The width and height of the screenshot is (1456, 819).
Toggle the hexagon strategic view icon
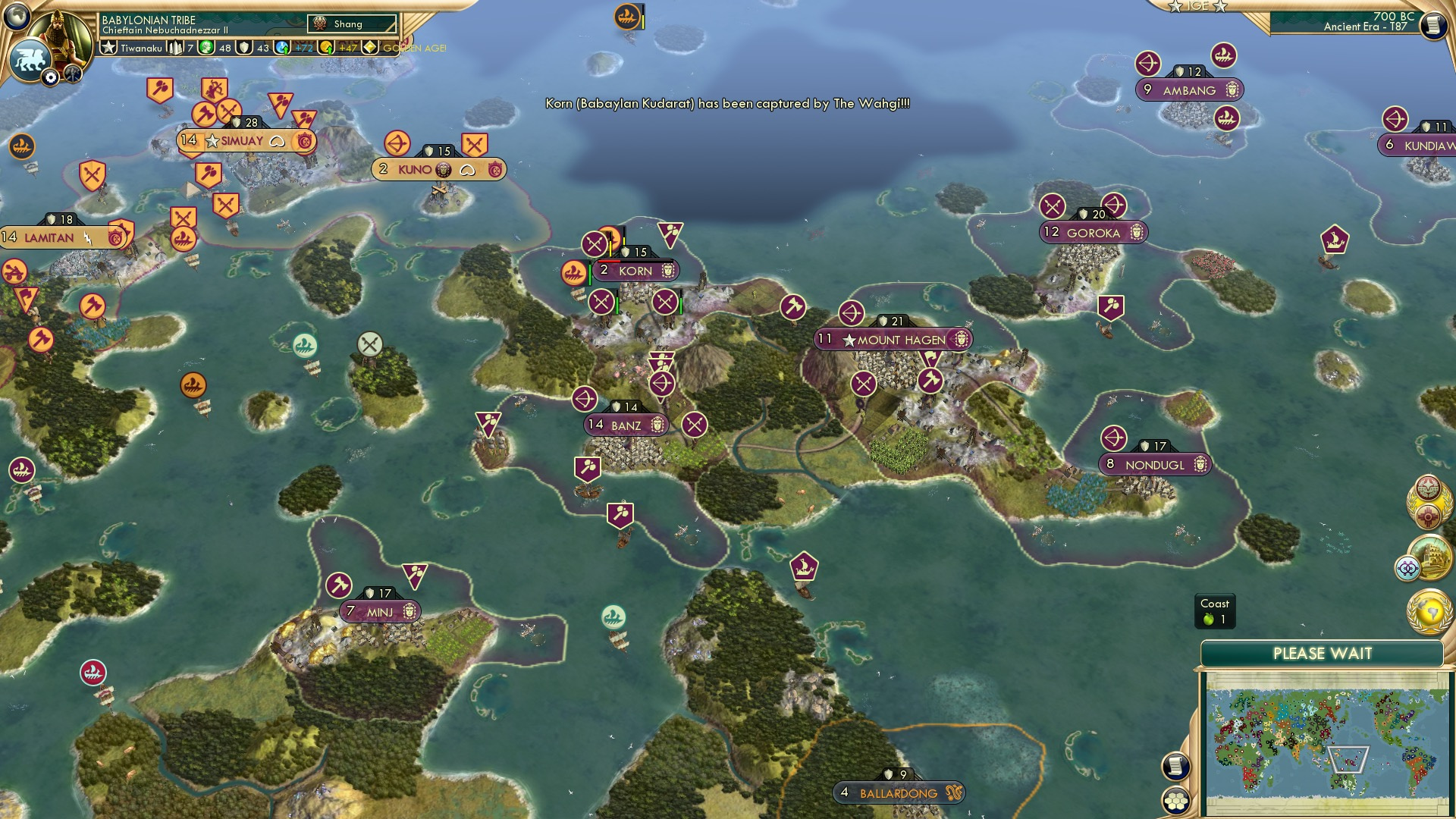point(1177,801)
